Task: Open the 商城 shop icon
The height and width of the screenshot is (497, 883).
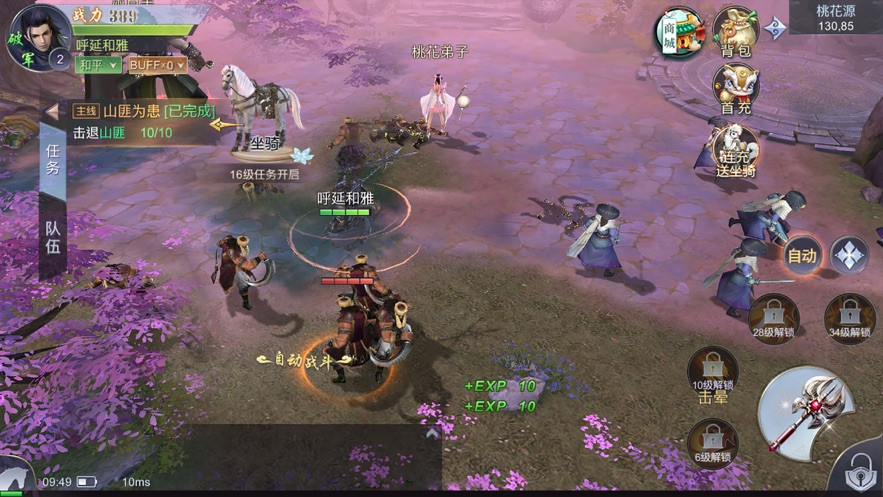Action: 681,33
